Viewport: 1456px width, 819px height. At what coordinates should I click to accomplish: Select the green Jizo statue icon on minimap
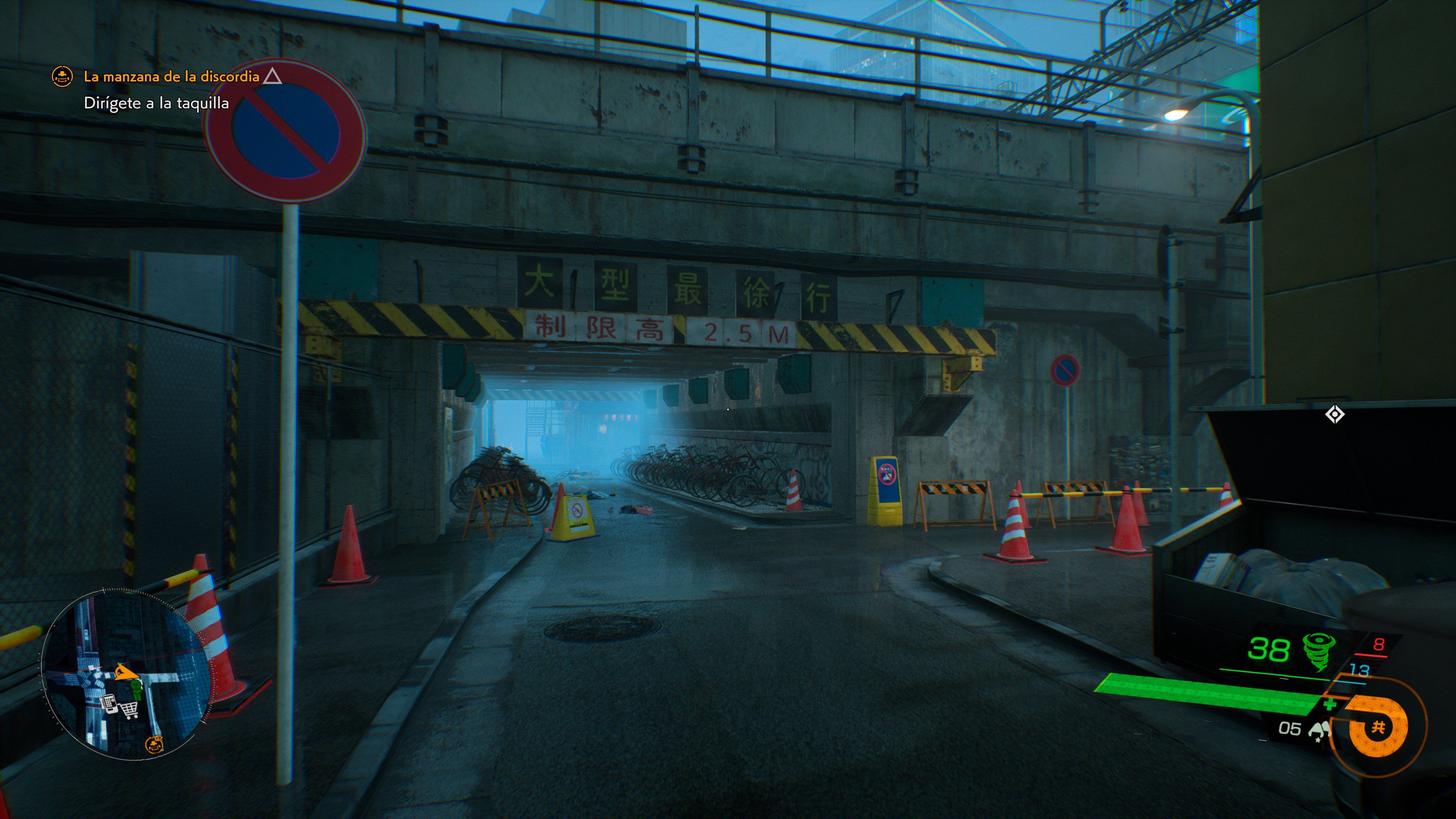(x=137, y=690)
